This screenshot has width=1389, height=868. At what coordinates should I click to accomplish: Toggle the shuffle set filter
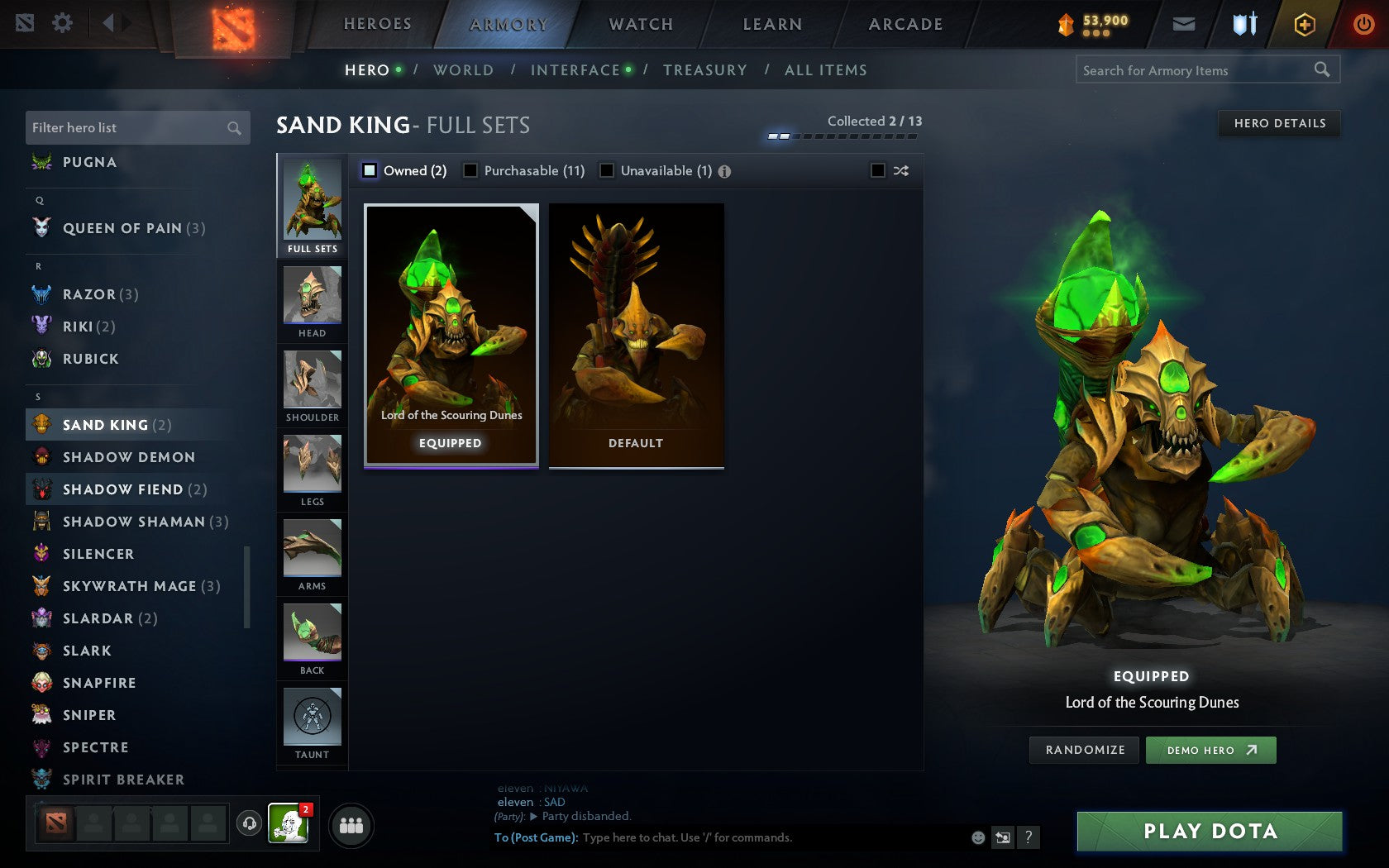pyautogui.click(x=879, y=170)
